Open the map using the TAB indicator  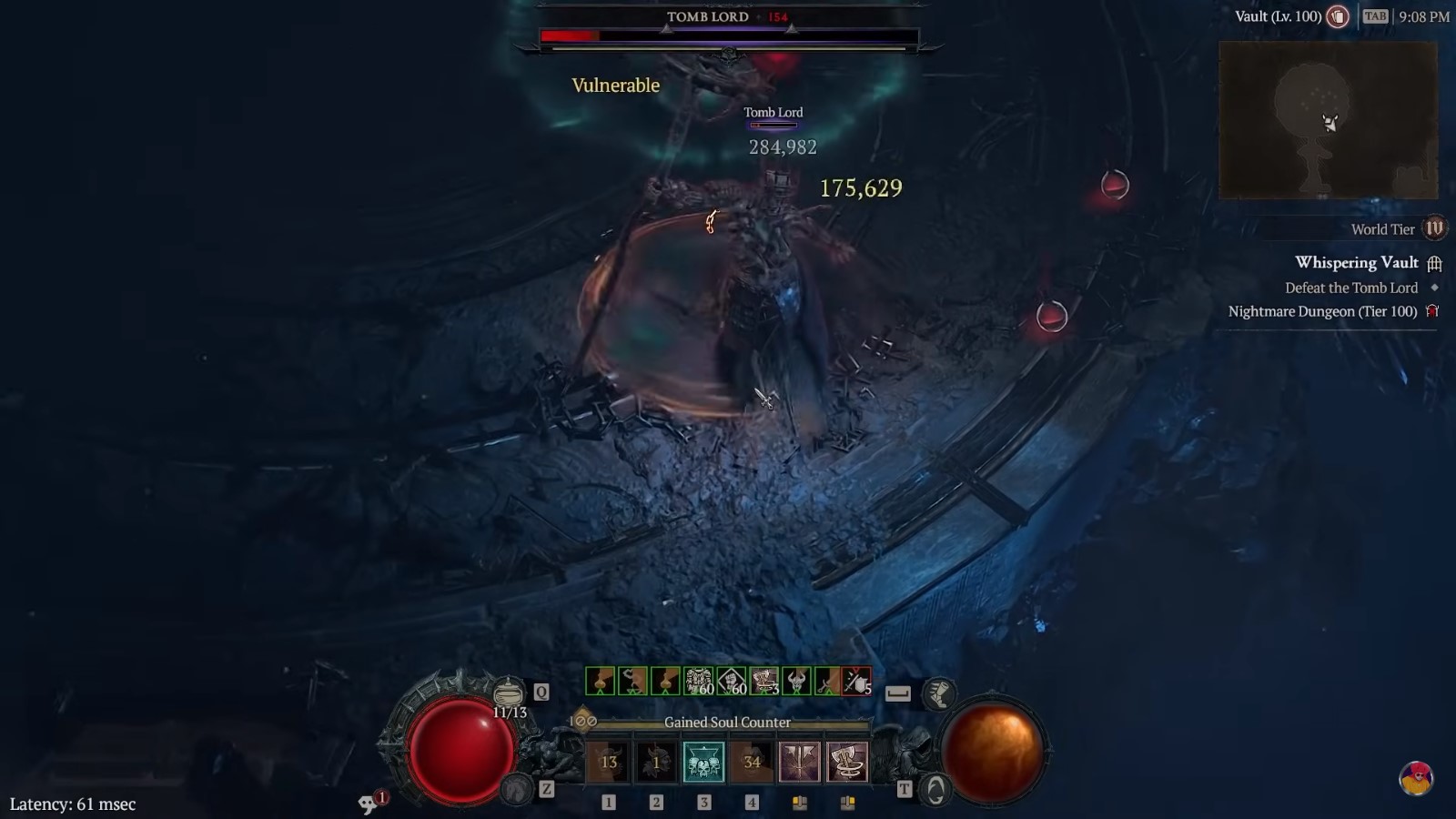(1377, 15)
